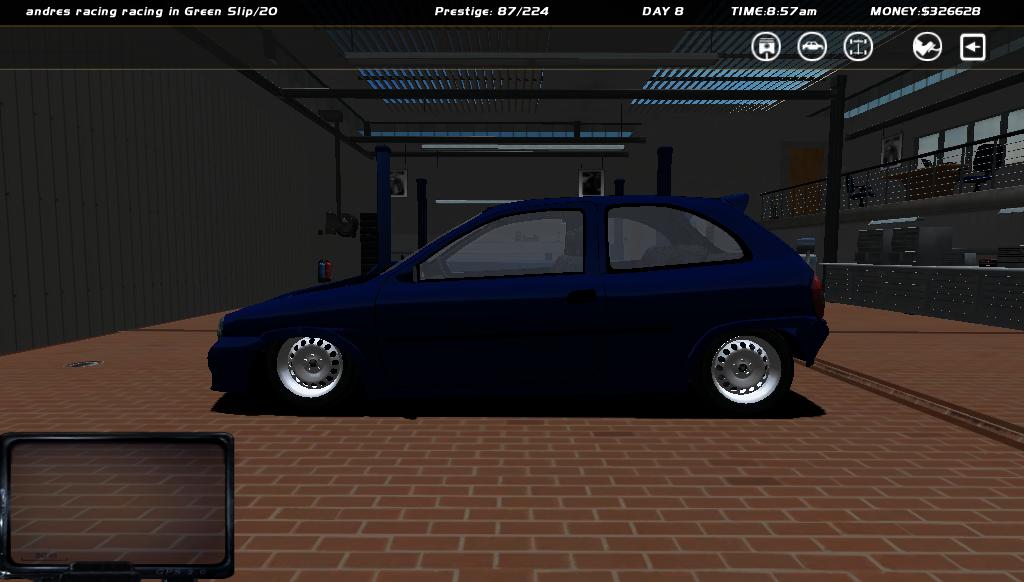Click the round checkmark icon
This screenshot has height=582, width=1024.
coord(927,47)
